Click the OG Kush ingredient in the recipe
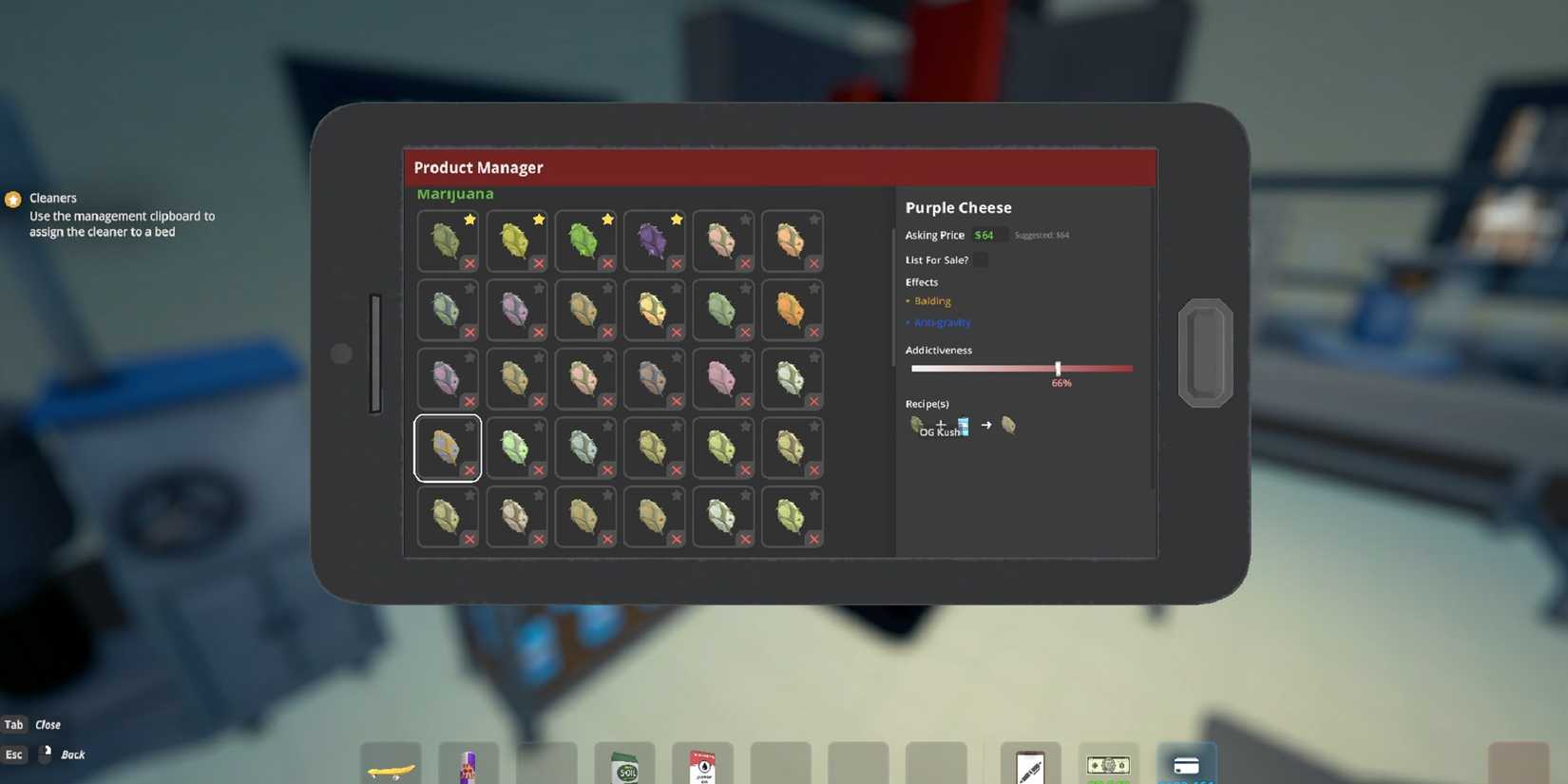The width and height of the screenshot is (1568, 784). pos(917,425)
